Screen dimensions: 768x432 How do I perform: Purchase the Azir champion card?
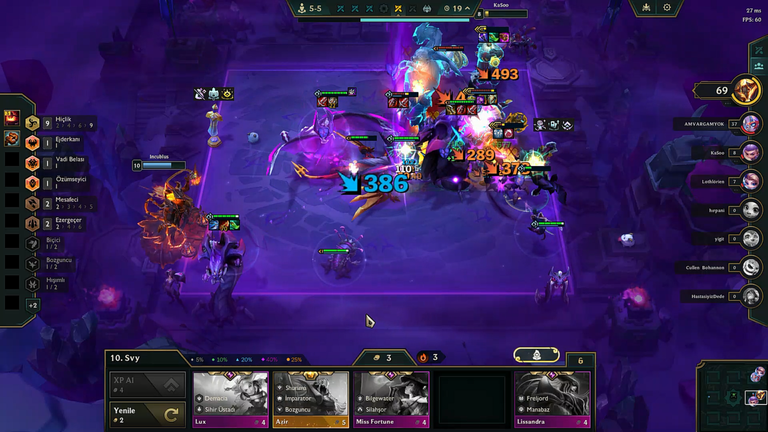tap(310, 399)
